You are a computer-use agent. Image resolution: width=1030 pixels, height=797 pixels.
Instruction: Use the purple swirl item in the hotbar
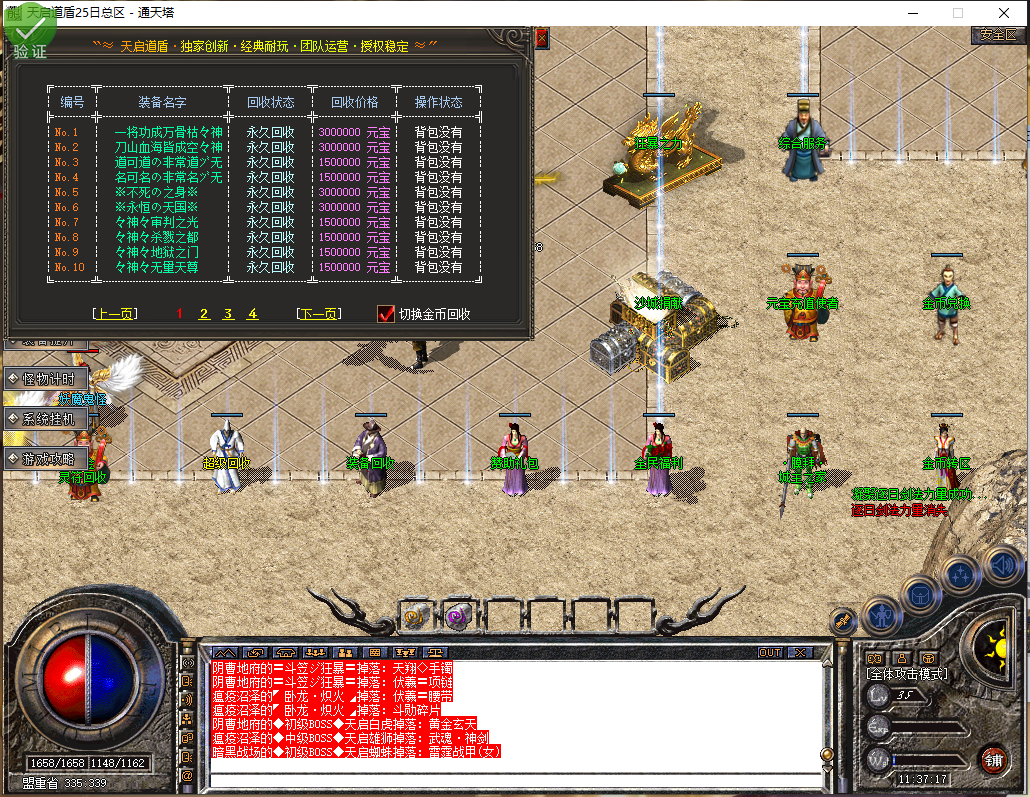click(x=458, y=616)
